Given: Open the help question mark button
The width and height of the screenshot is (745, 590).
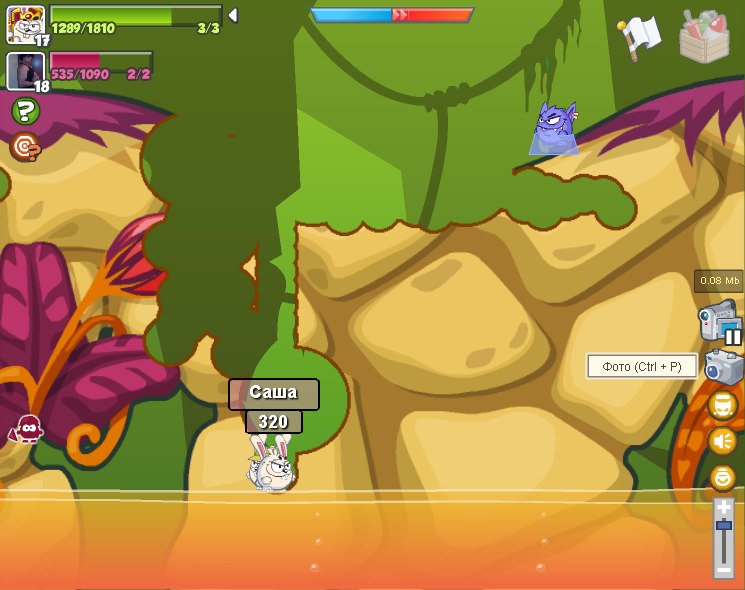Looking at the screenshot, I should [25, 111].
